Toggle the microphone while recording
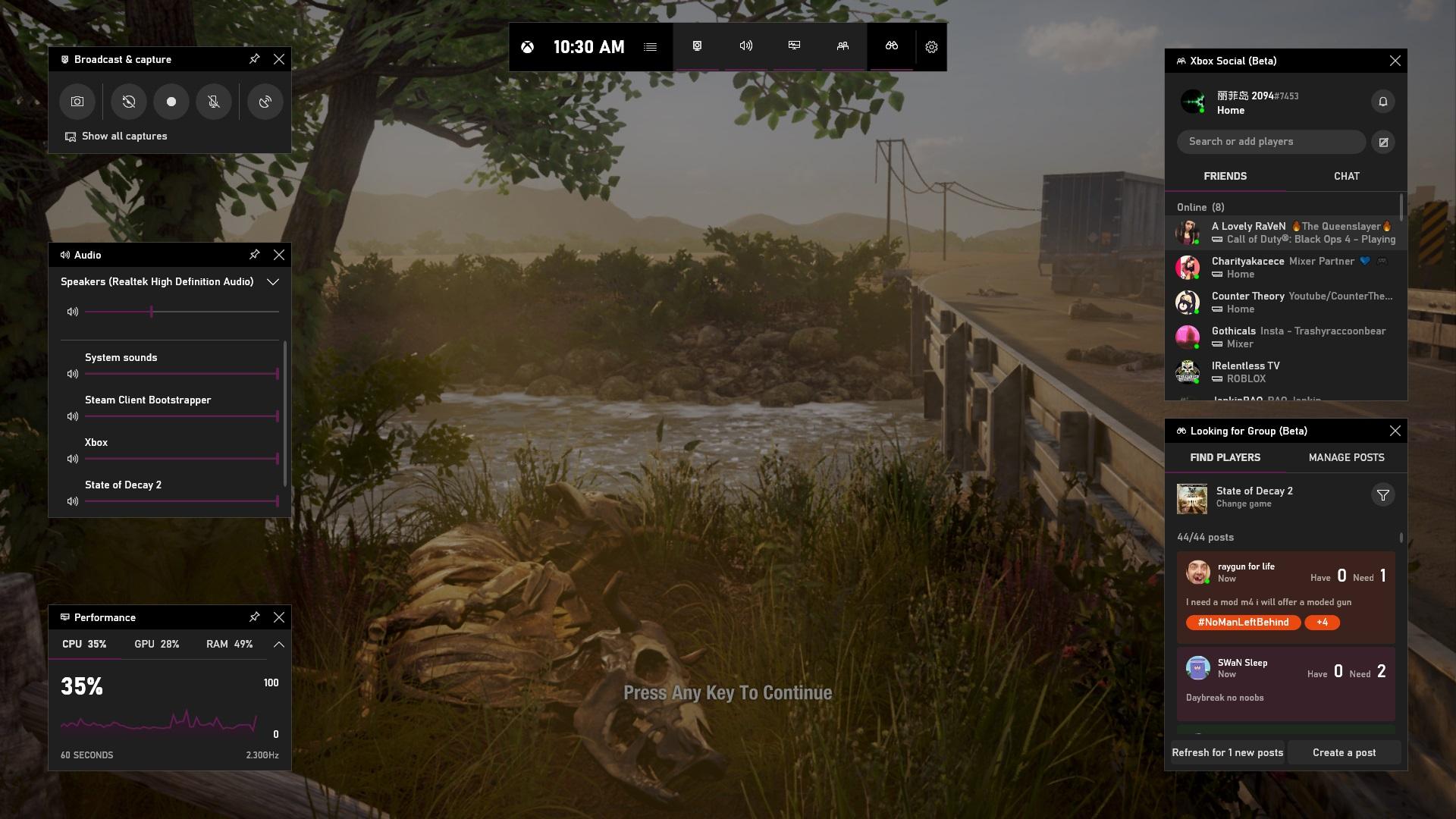This screenshot has width=1456, height=819. (214, 102)
